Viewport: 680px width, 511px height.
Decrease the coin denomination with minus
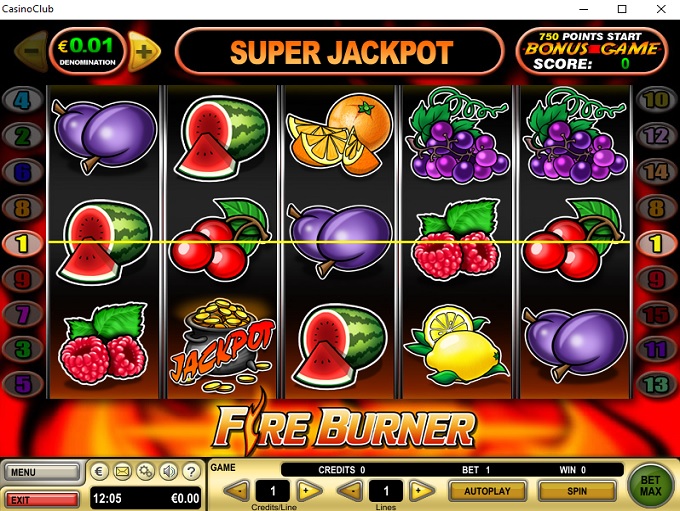[30, 49]
